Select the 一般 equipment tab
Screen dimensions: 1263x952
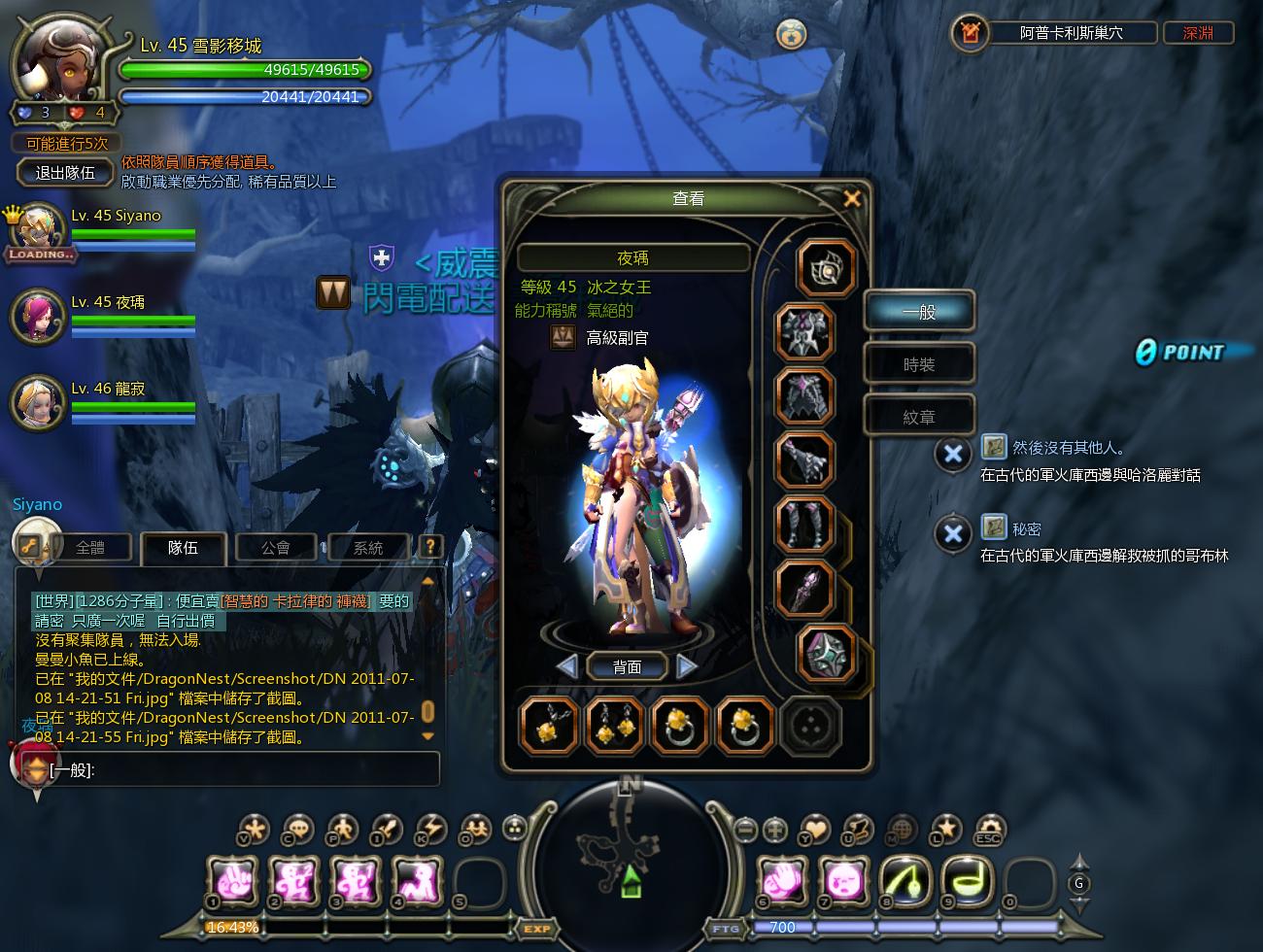pyautogui.click(x=918, y=312)
